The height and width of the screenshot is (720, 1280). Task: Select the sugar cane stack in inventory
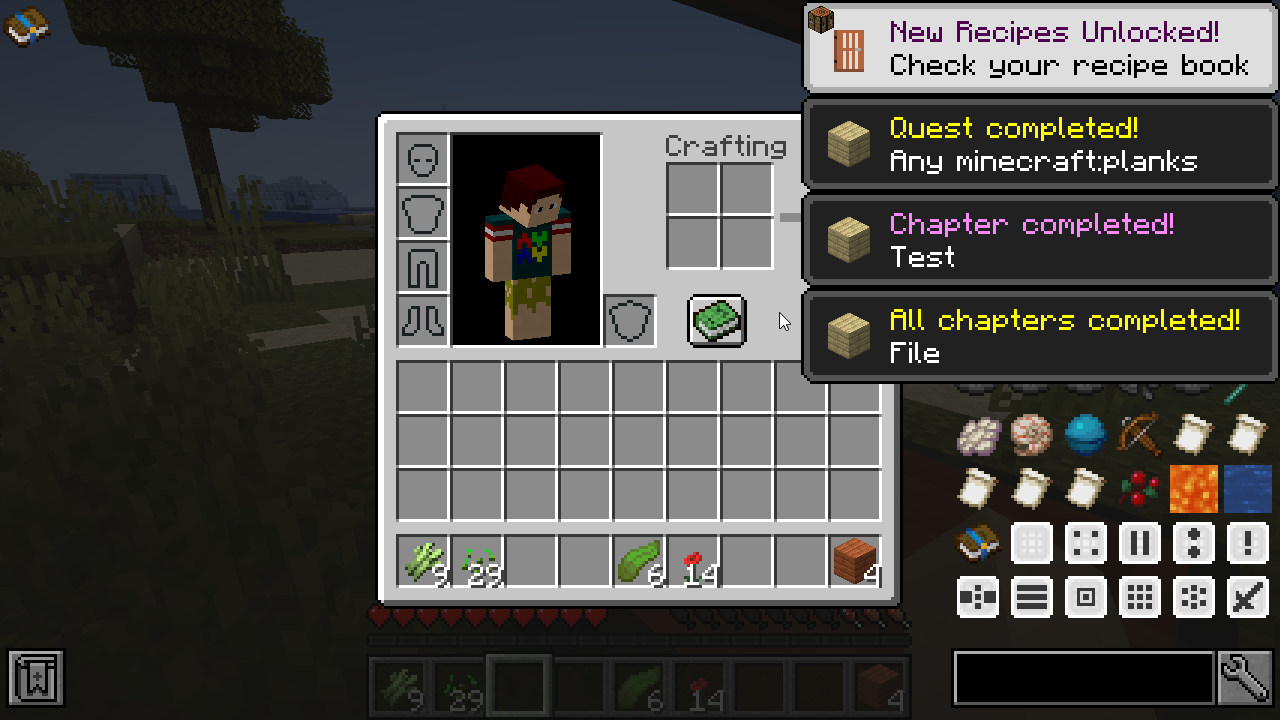click(x=423, y=560)
